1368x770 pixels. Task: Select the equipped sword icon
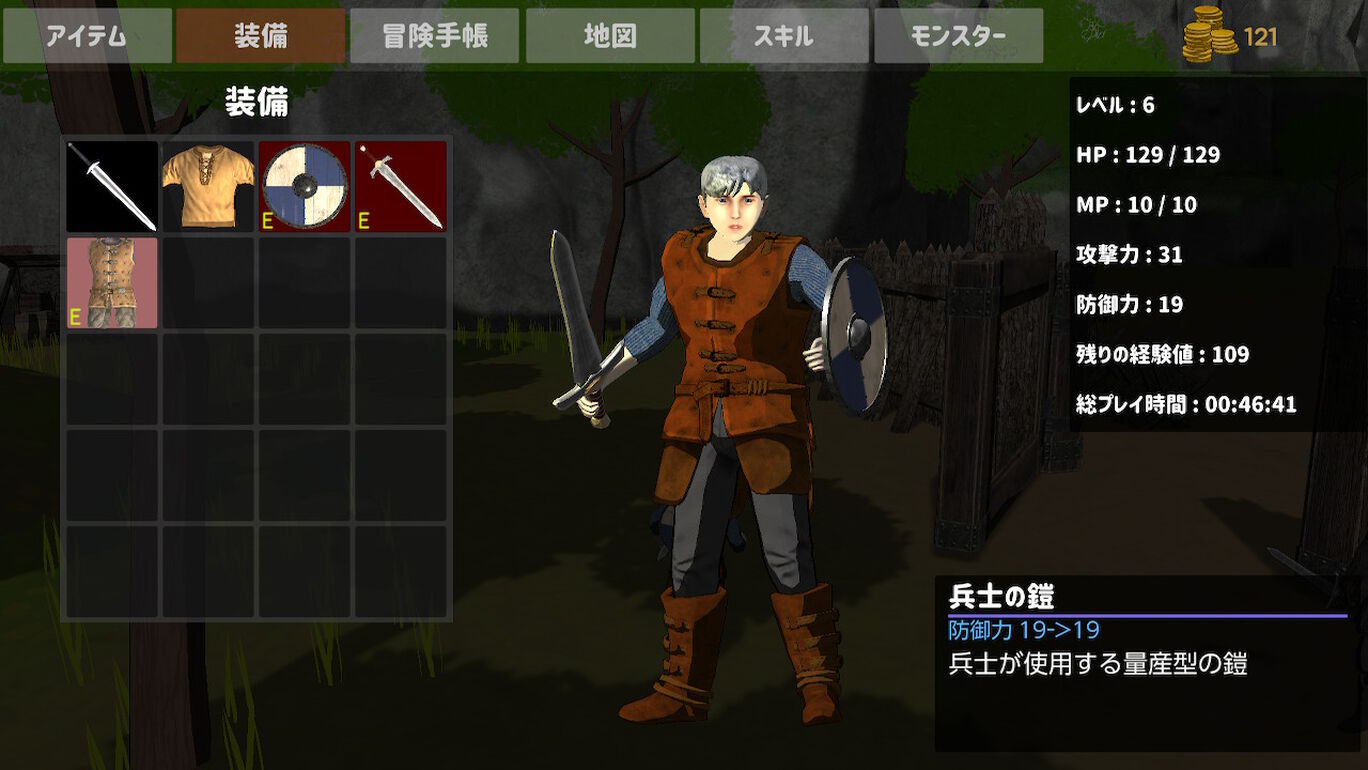110,186
